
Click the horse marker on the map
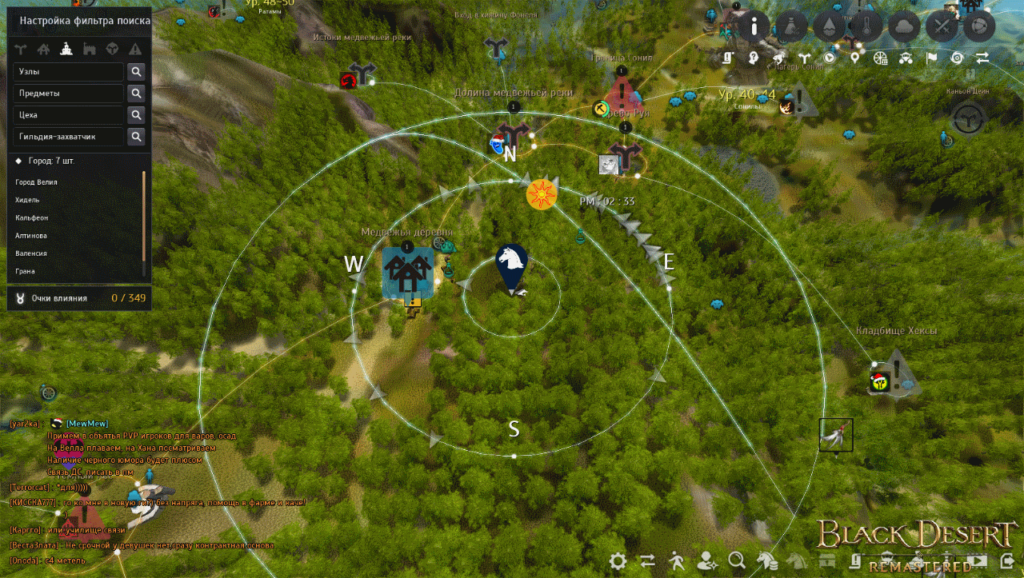click(x=513, y=266)
